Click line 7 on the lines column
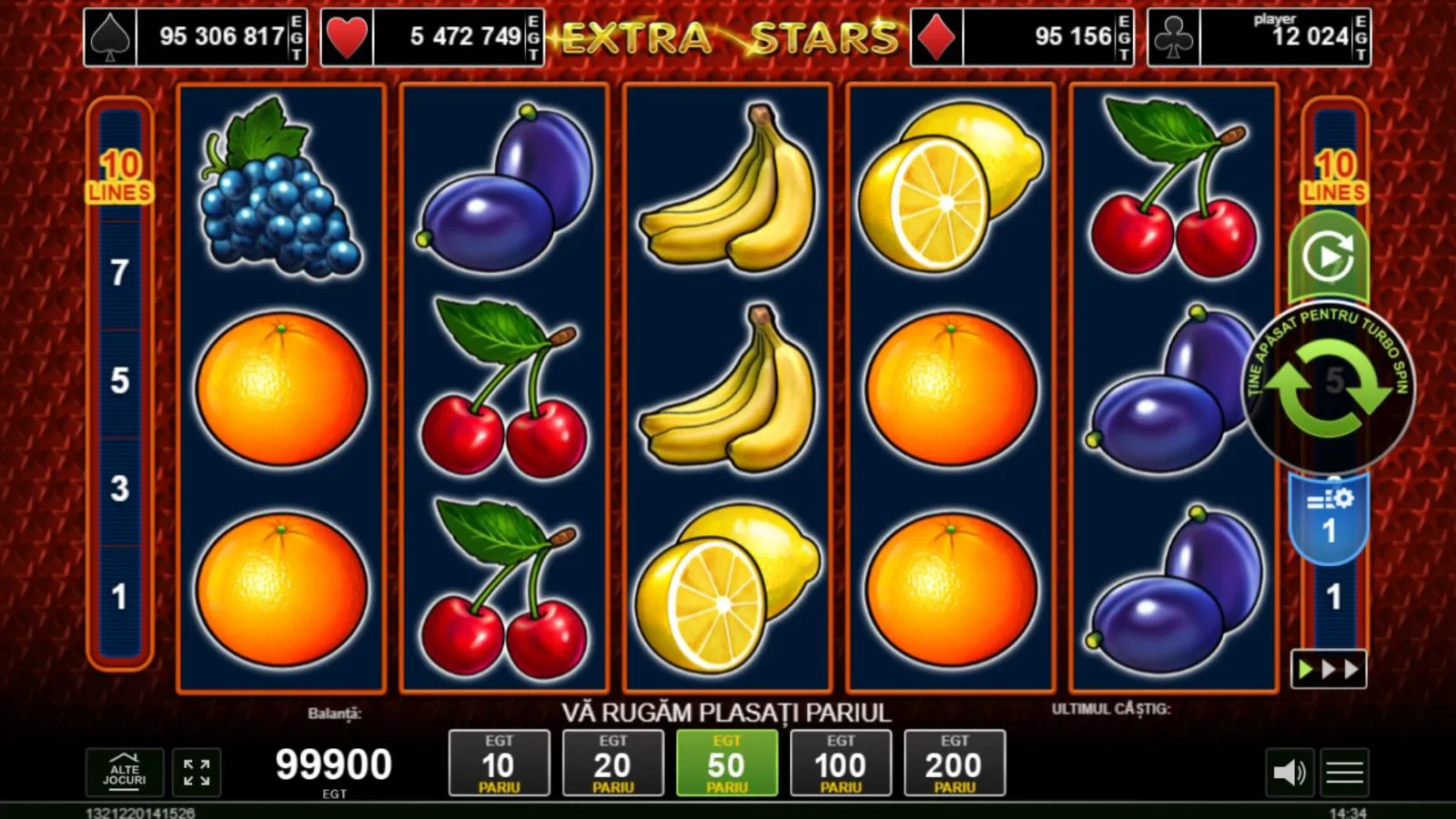1456x819 pixels. tap(118, 273)
